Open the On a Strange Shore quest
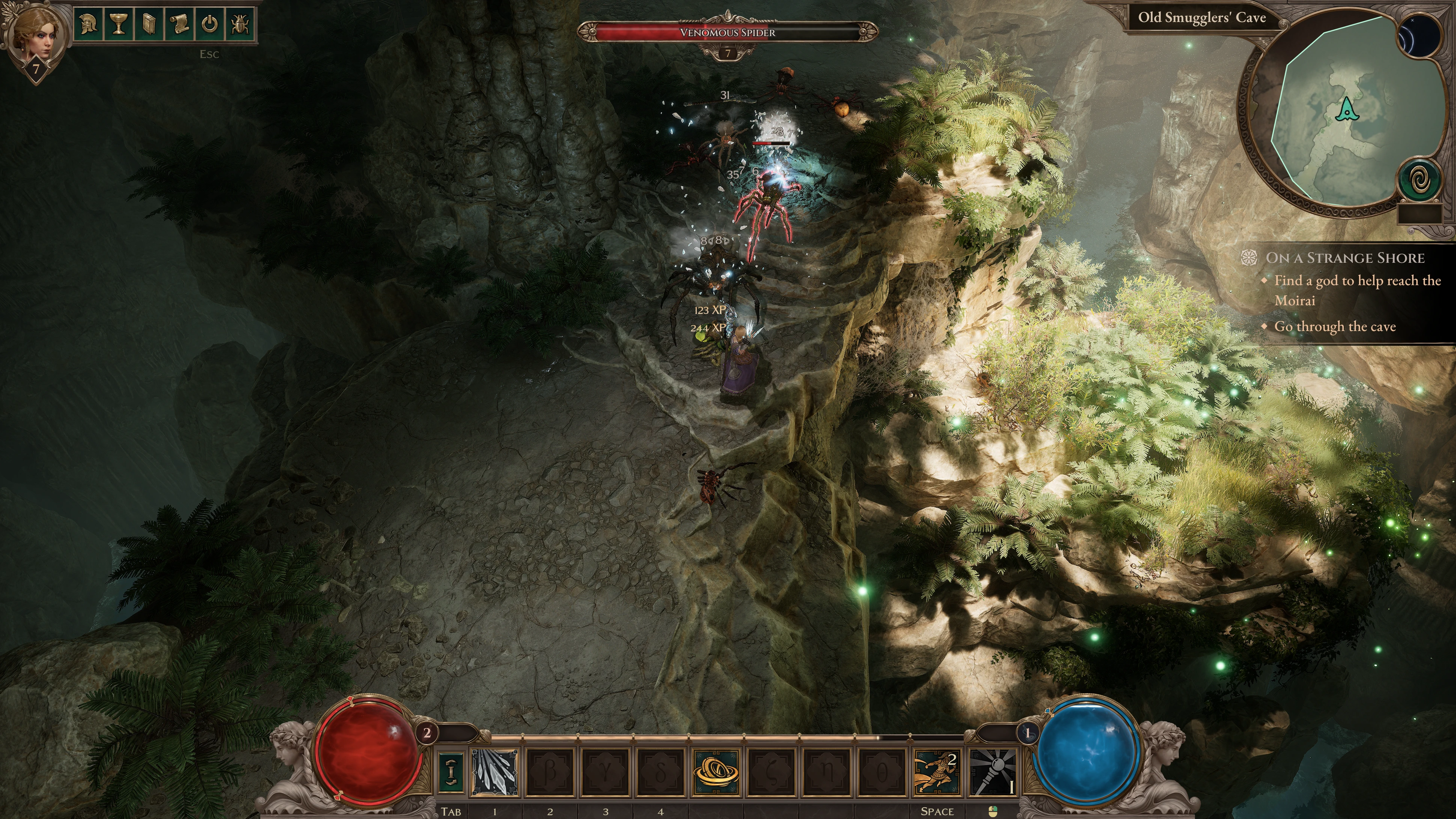Screen dimensions: 1456x819 (x=1344, y=258)
